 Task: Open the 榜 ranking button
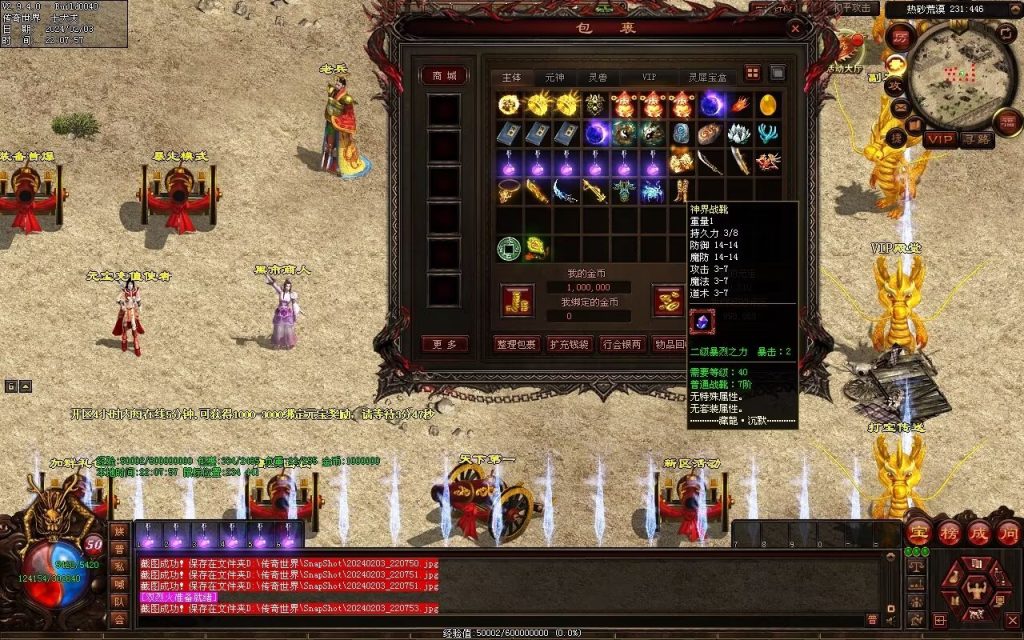tap(949, 533)
